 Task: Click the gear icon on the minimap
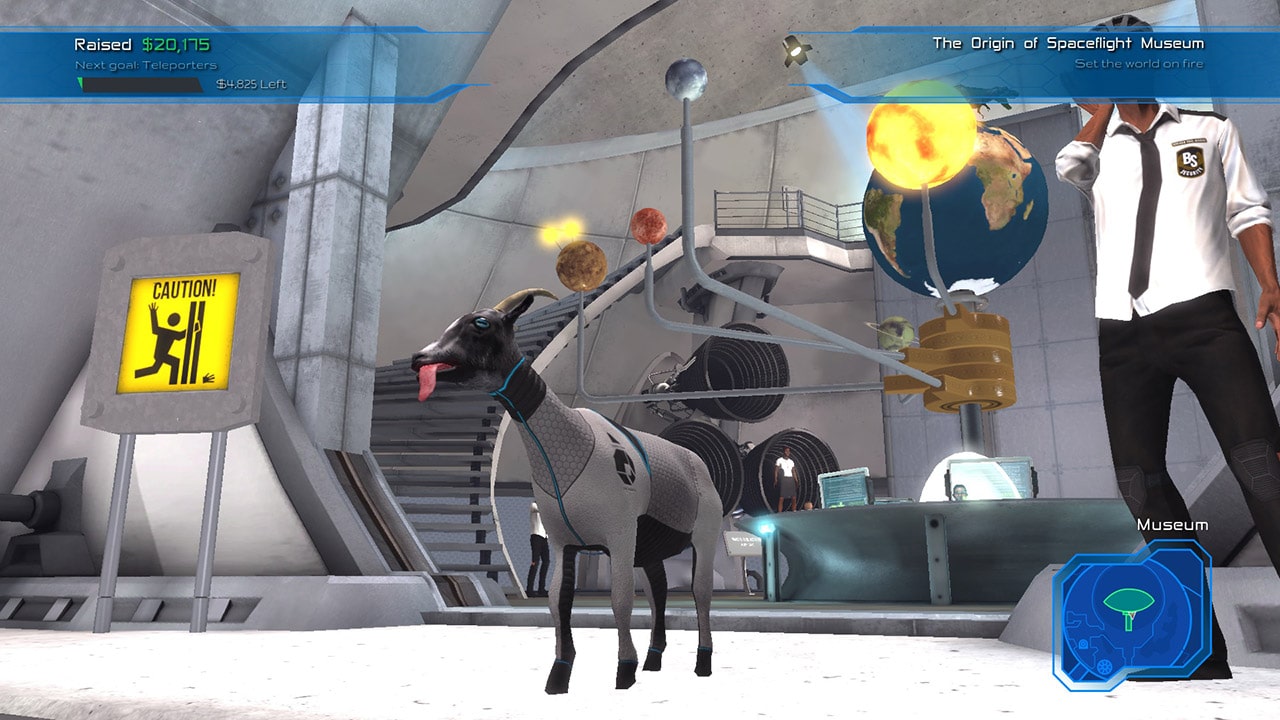[1103, 666]
